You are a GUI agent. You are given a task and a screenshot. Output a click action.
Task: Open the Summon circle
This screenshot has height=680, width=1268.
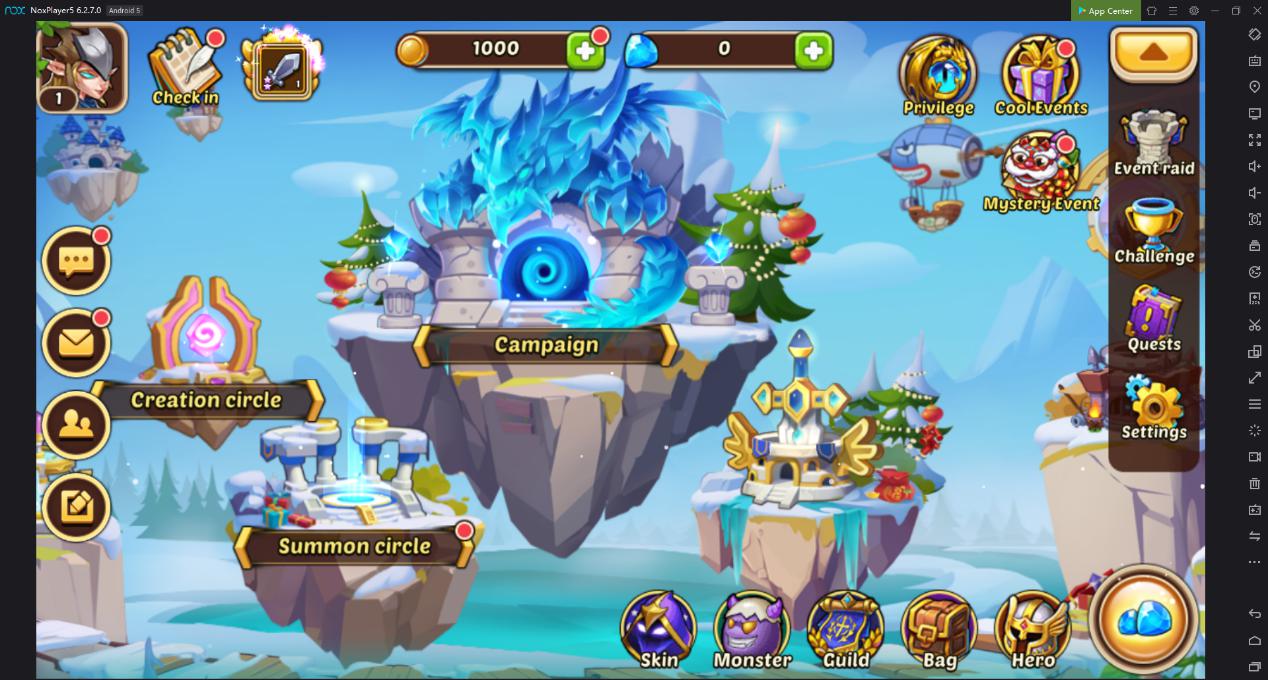(354, 546)
